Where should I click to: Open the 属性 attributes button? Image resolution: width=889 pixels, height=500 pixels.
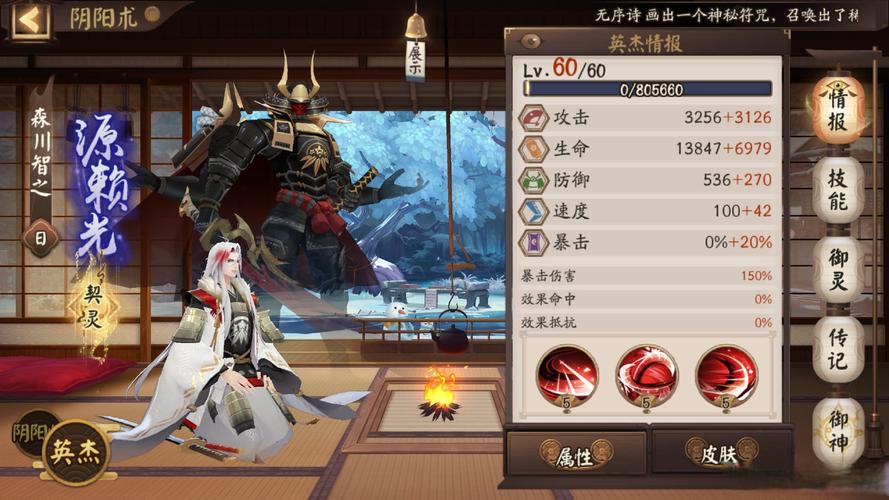575,452
